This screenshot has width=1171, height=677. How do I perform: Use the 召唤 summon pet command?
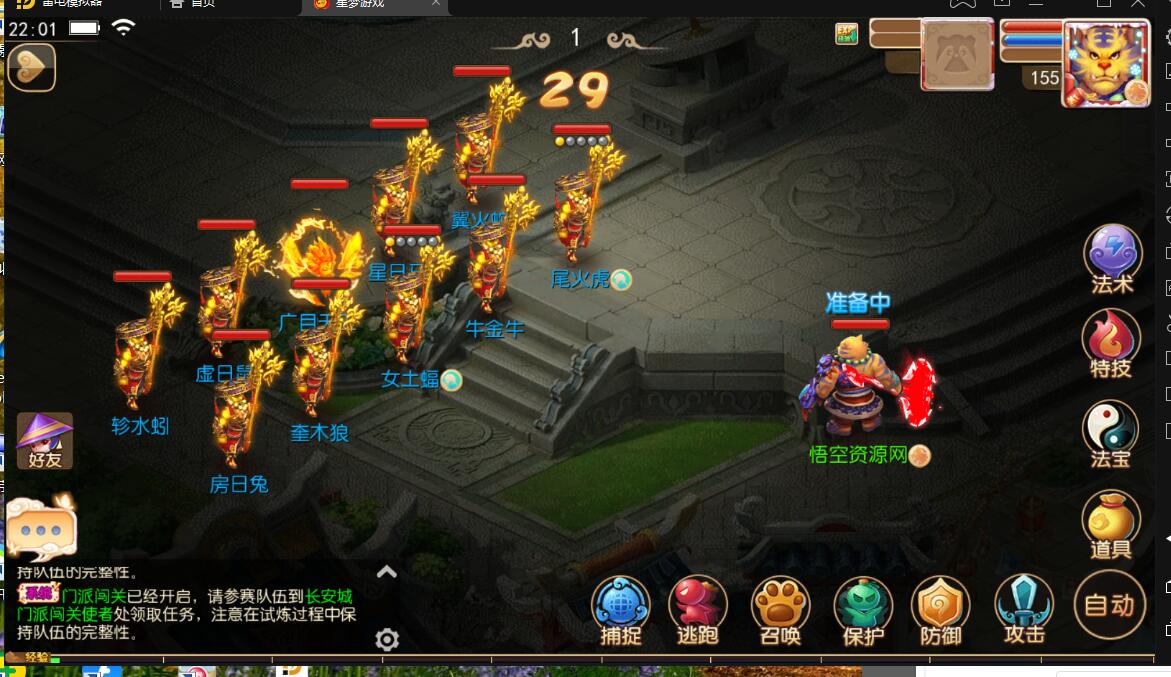tap(780, 607)
